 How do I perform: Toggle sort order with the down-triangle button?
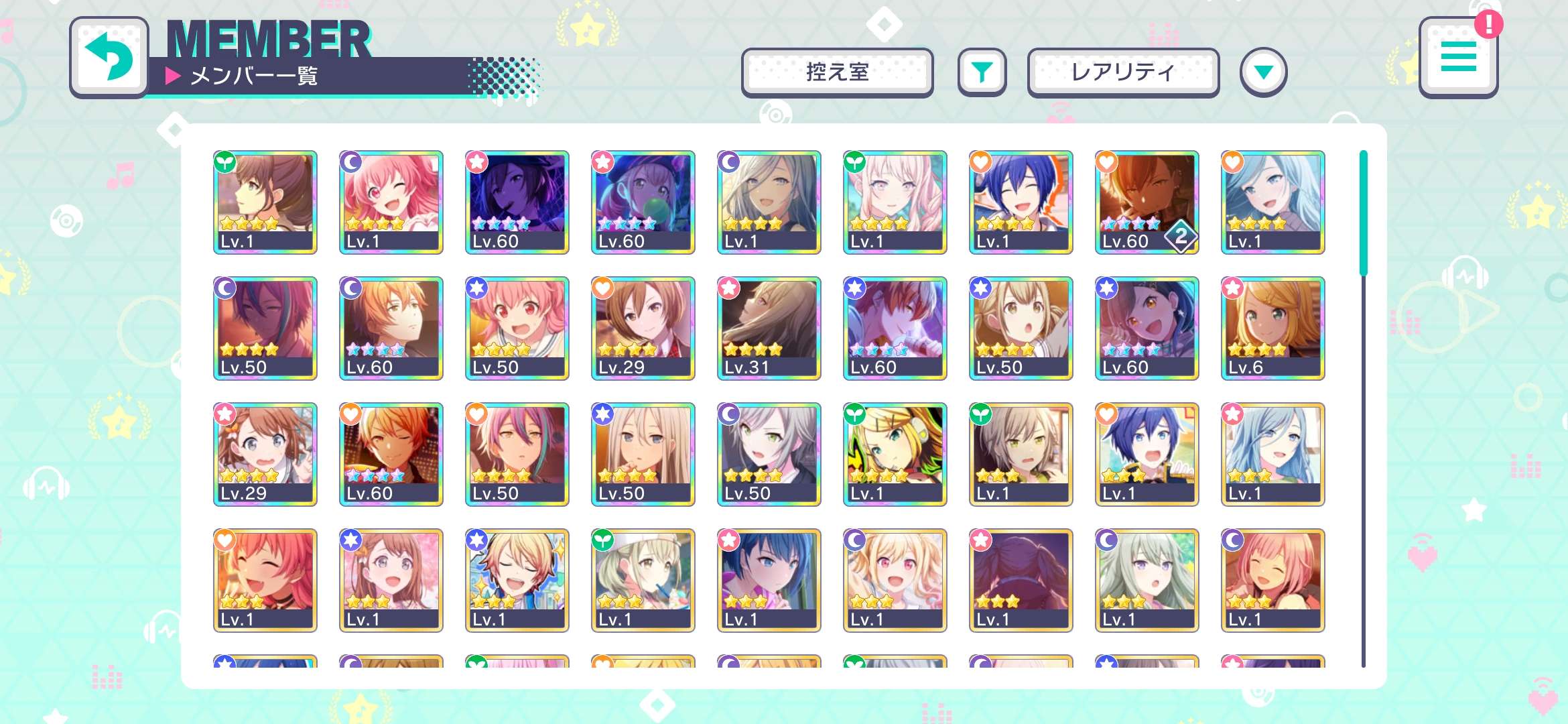tap(1263, 72)
